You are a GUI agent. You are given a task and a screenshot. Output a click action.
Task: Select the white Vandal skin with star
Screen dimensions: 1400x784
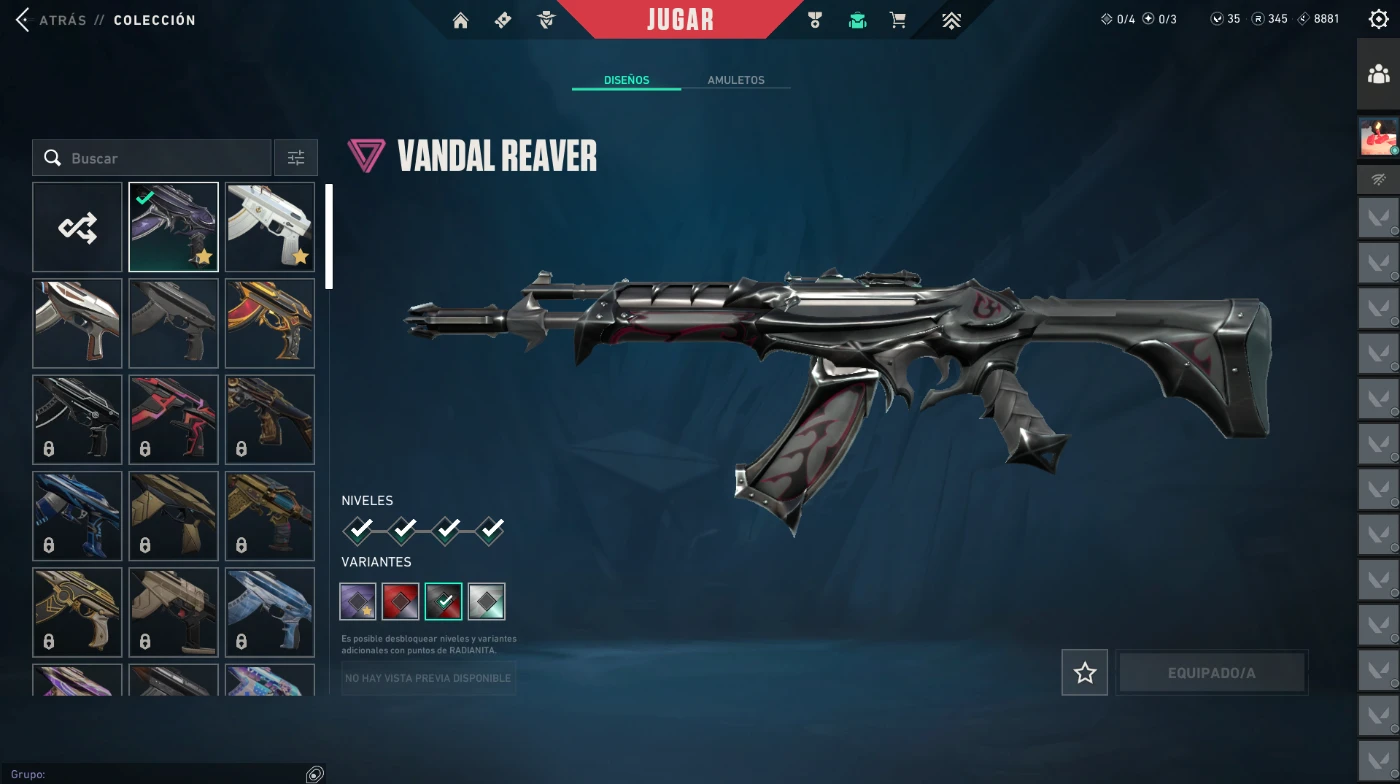point(270,227)
